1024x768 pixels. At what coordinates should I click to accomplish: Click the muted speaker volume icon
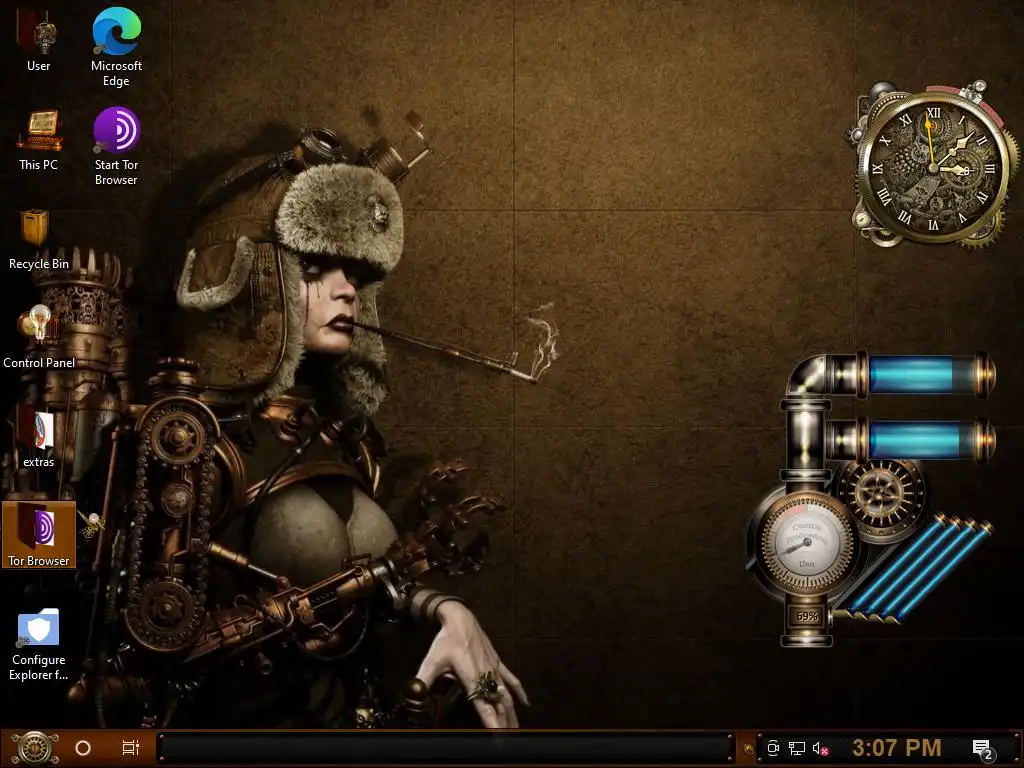point(821,748)
